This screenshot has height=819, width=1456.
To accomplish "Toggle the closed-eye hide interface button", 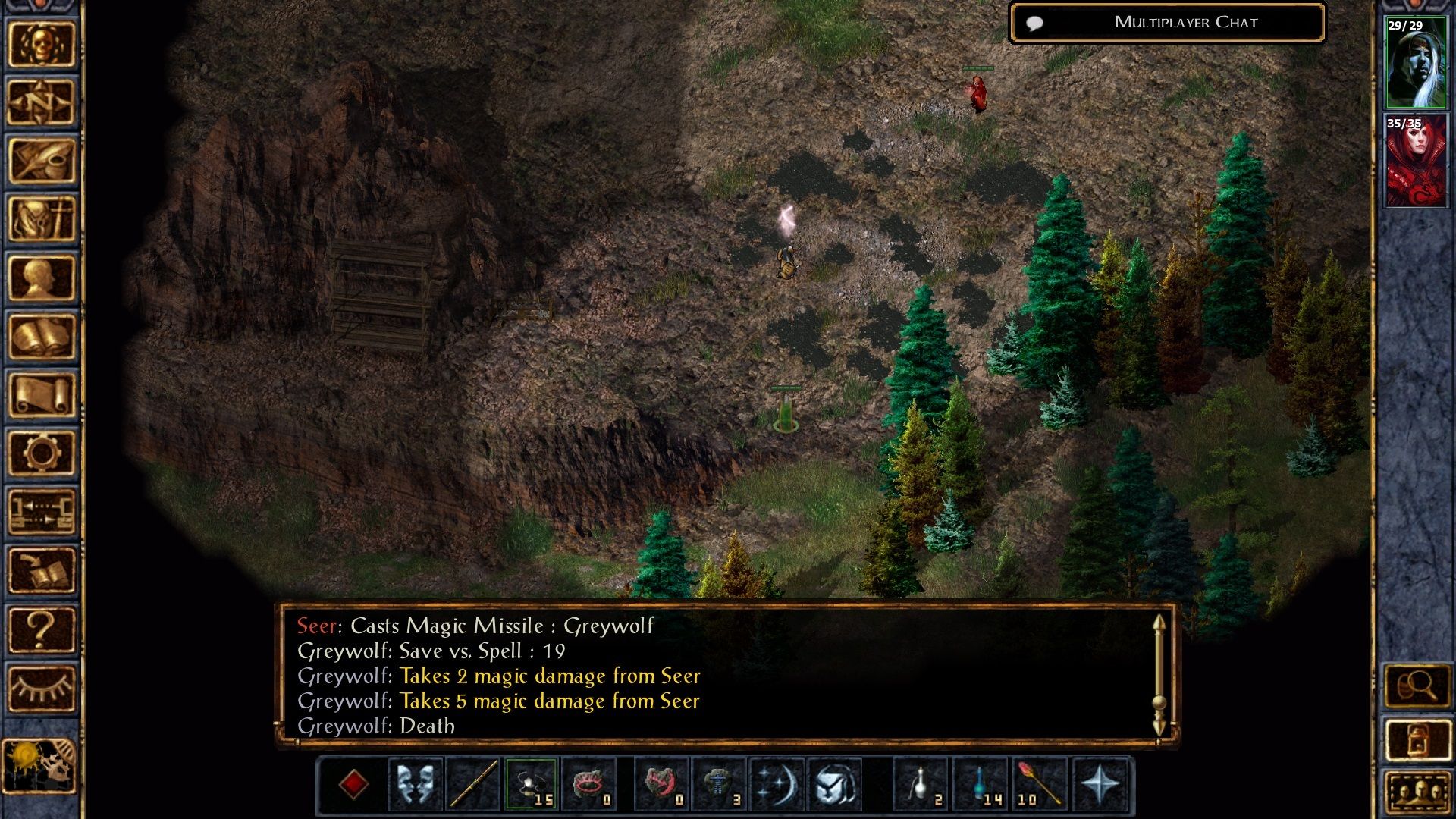I will [x=41, y=688].
